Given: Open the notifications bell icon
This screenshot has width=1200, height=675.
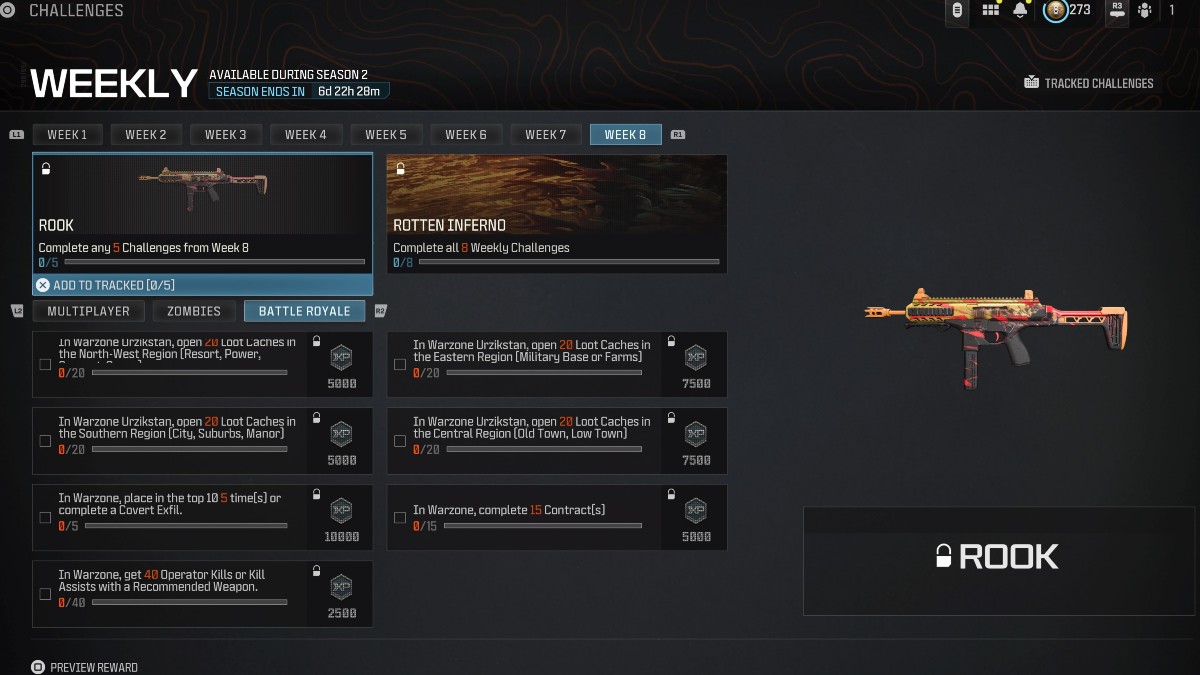Looking at the screenshot, I should [1020, 10].
